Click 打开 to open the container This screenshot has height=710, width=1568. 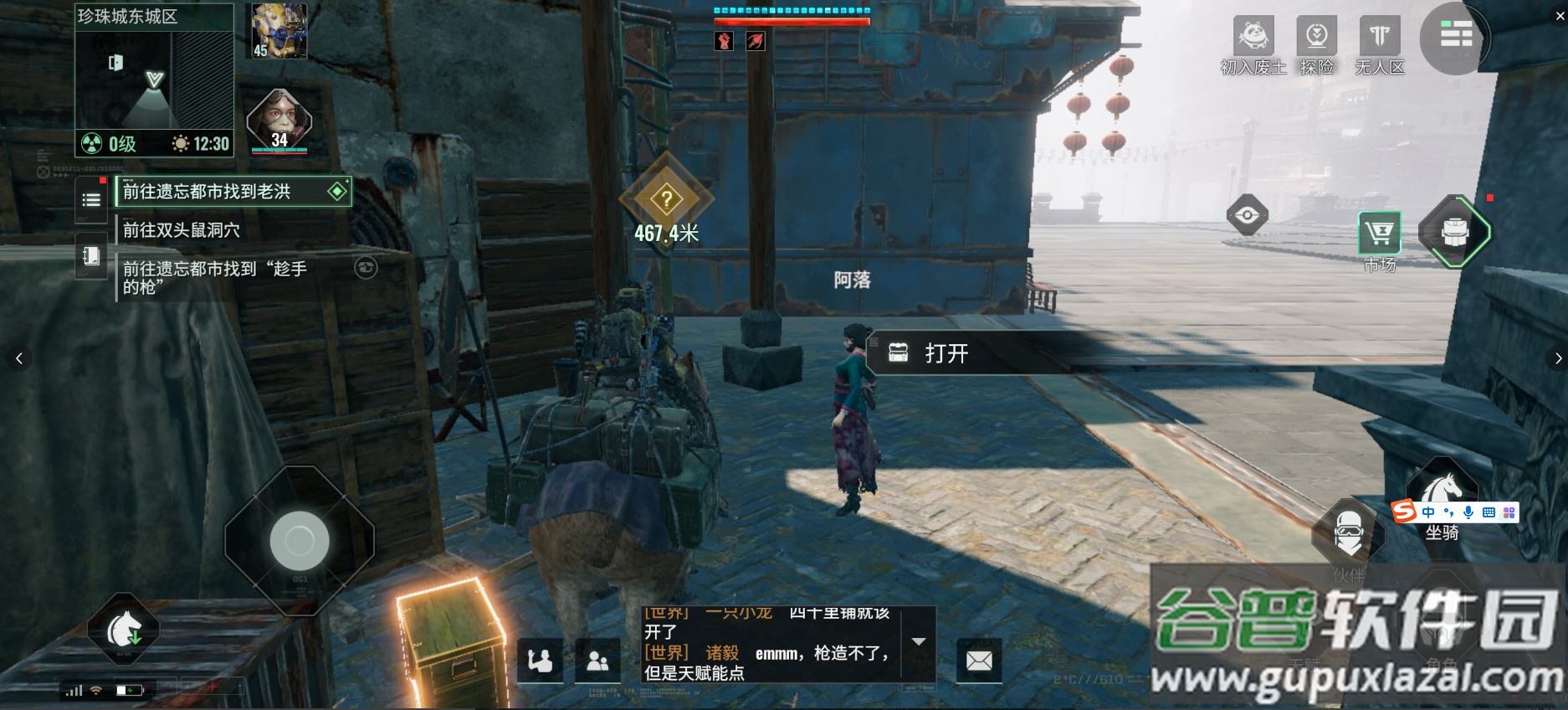coord(946,353)
